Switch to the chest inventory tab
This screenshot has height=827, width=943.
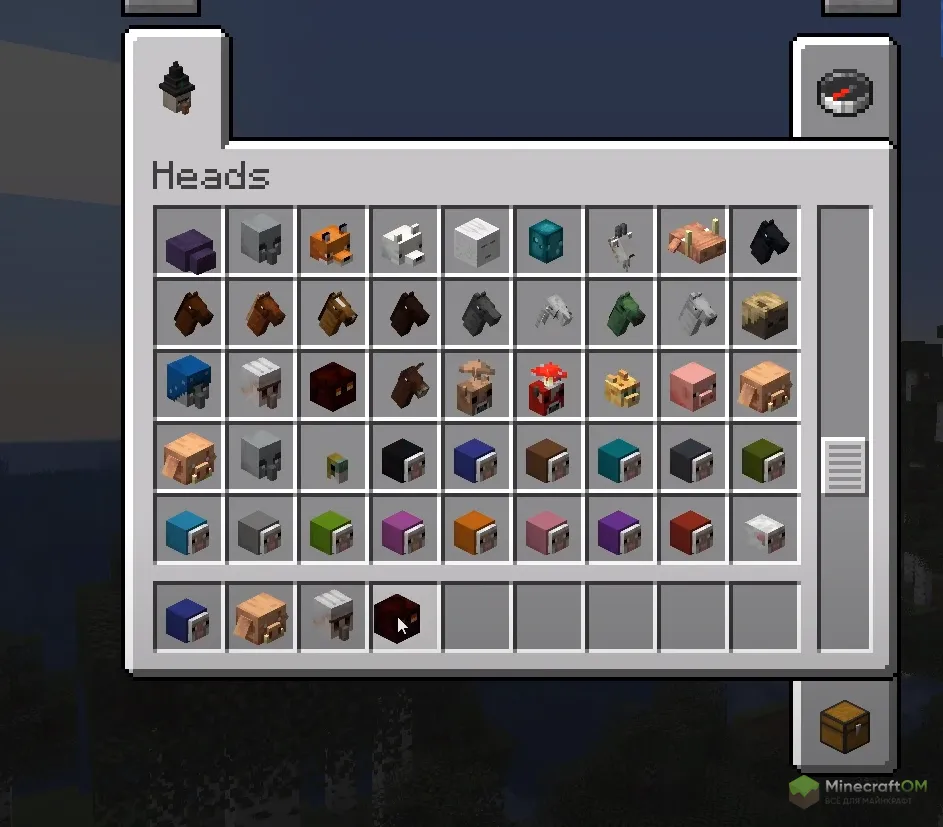click(845, 726)
